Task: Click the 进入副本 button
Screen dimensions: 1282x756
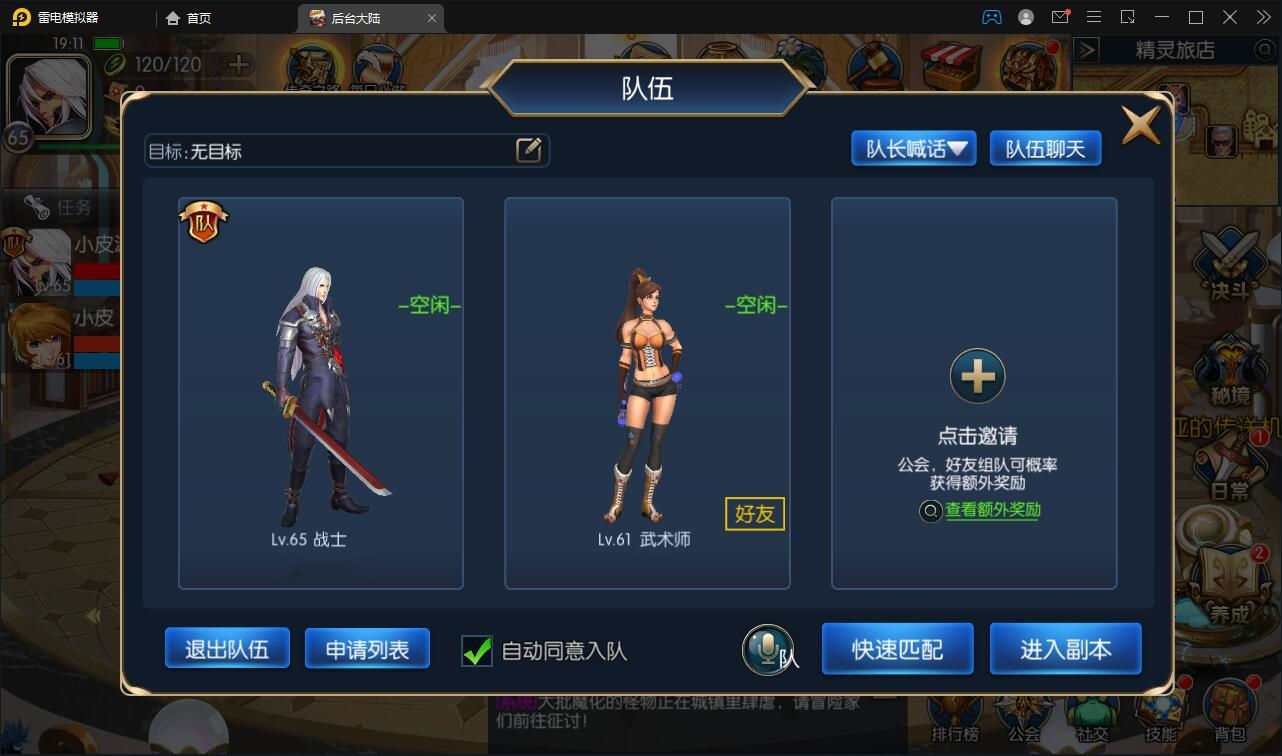Action: (1065, 648)
